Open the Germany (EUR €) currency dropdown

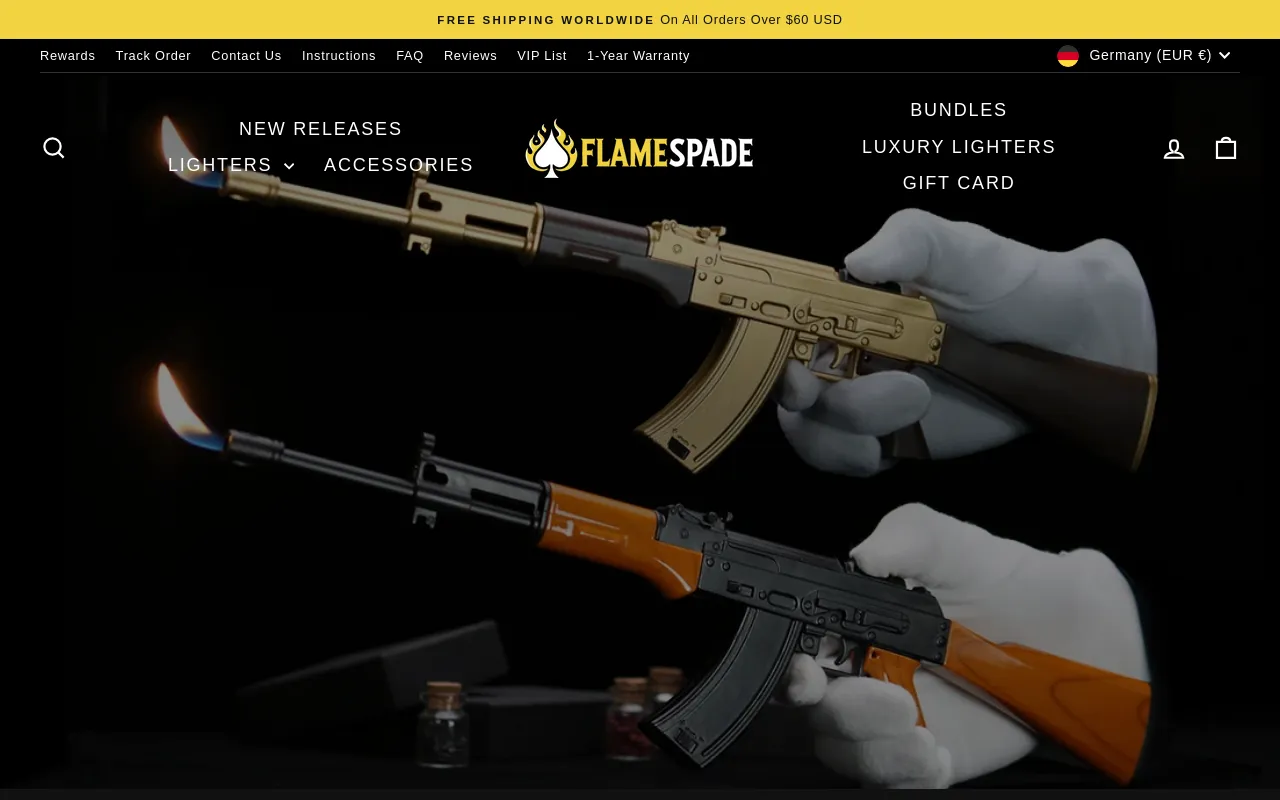click(x=1144, y=56)
